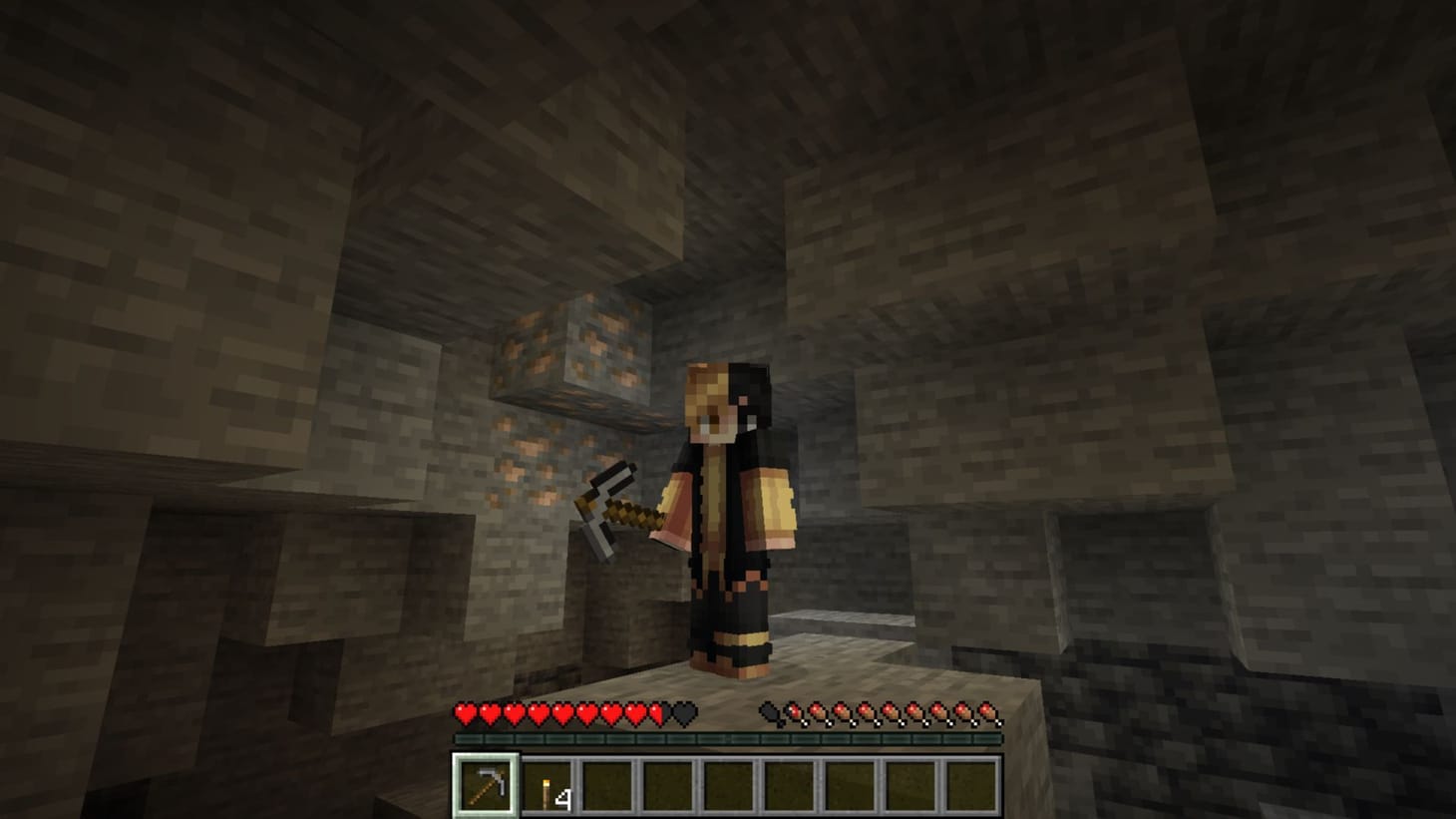This screenshot has width=1456, height=819.
Task: Select the empty middle hotbar slot
Action: click(729, 787)
